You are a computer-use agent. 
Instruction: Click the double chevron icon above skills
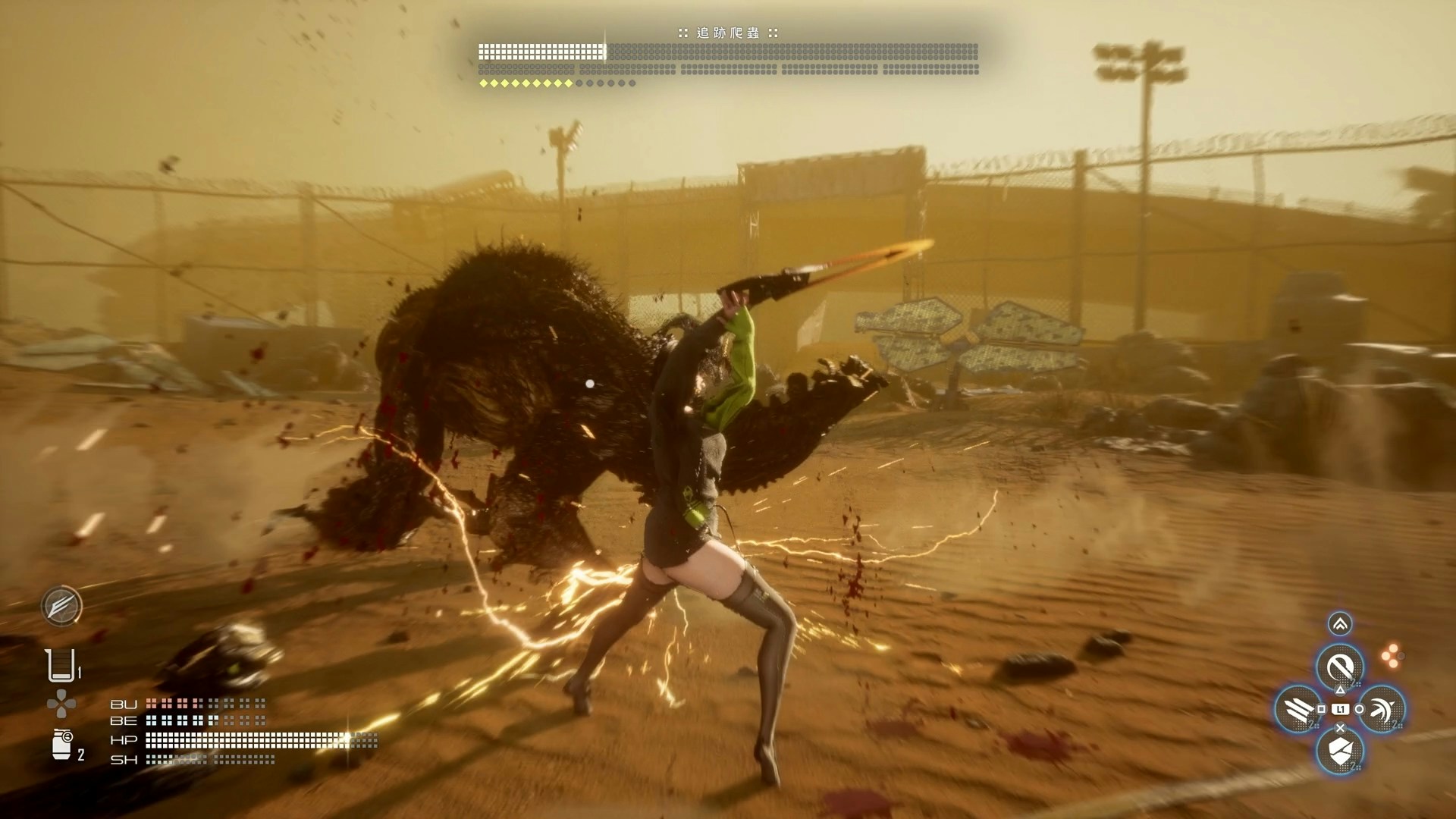(1340, 624)
